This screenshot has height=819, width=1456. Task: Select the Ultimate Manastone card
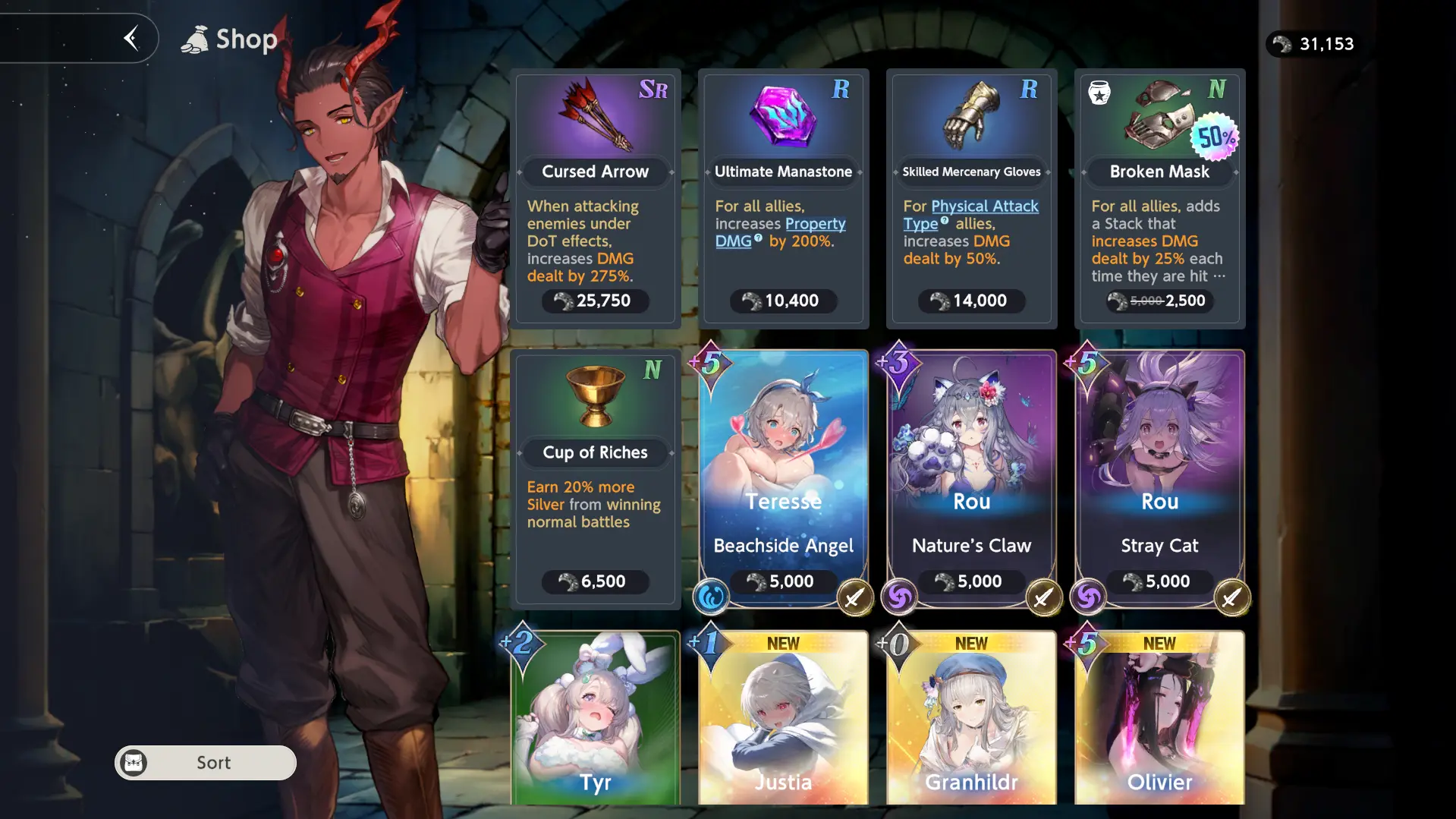tap(783, 199)
